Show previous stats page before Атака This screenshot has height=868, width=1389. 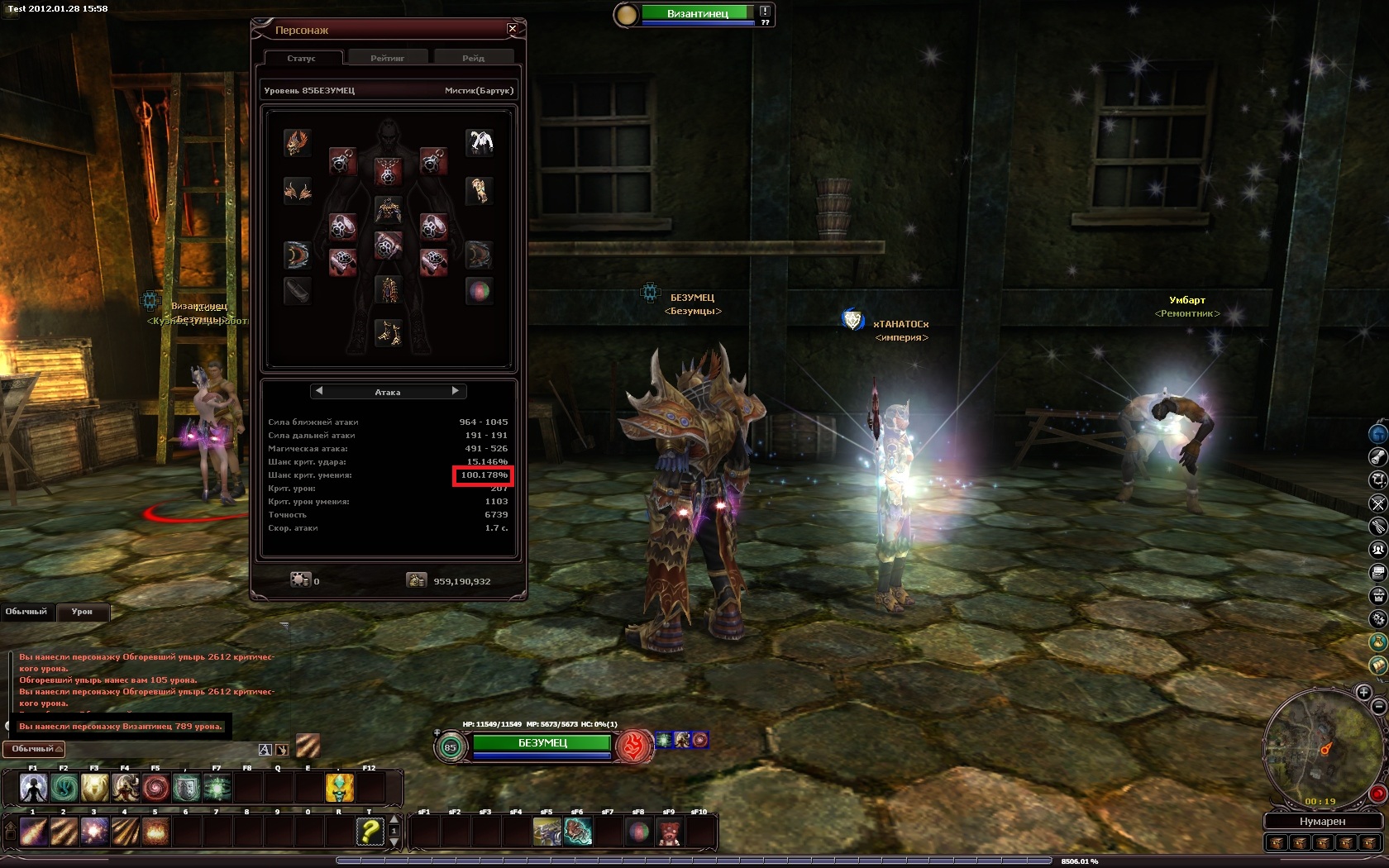click(x=319, y=391)
